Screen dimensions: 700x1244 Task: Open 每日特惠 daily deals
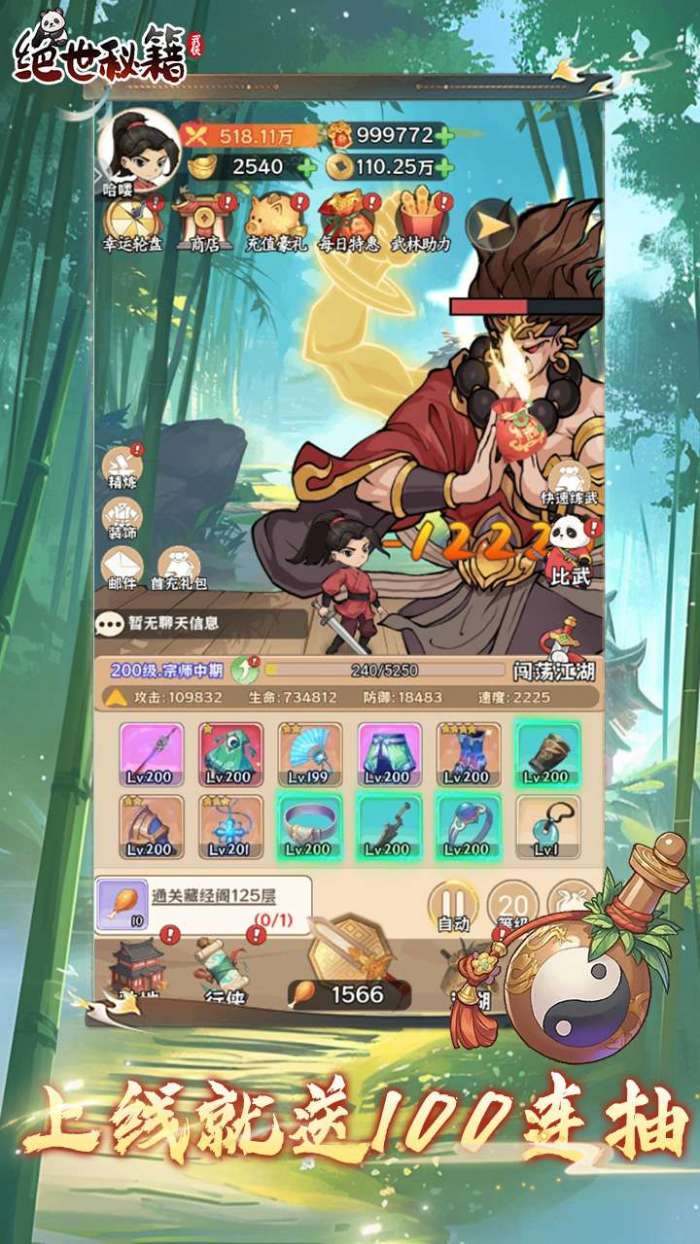349,220
